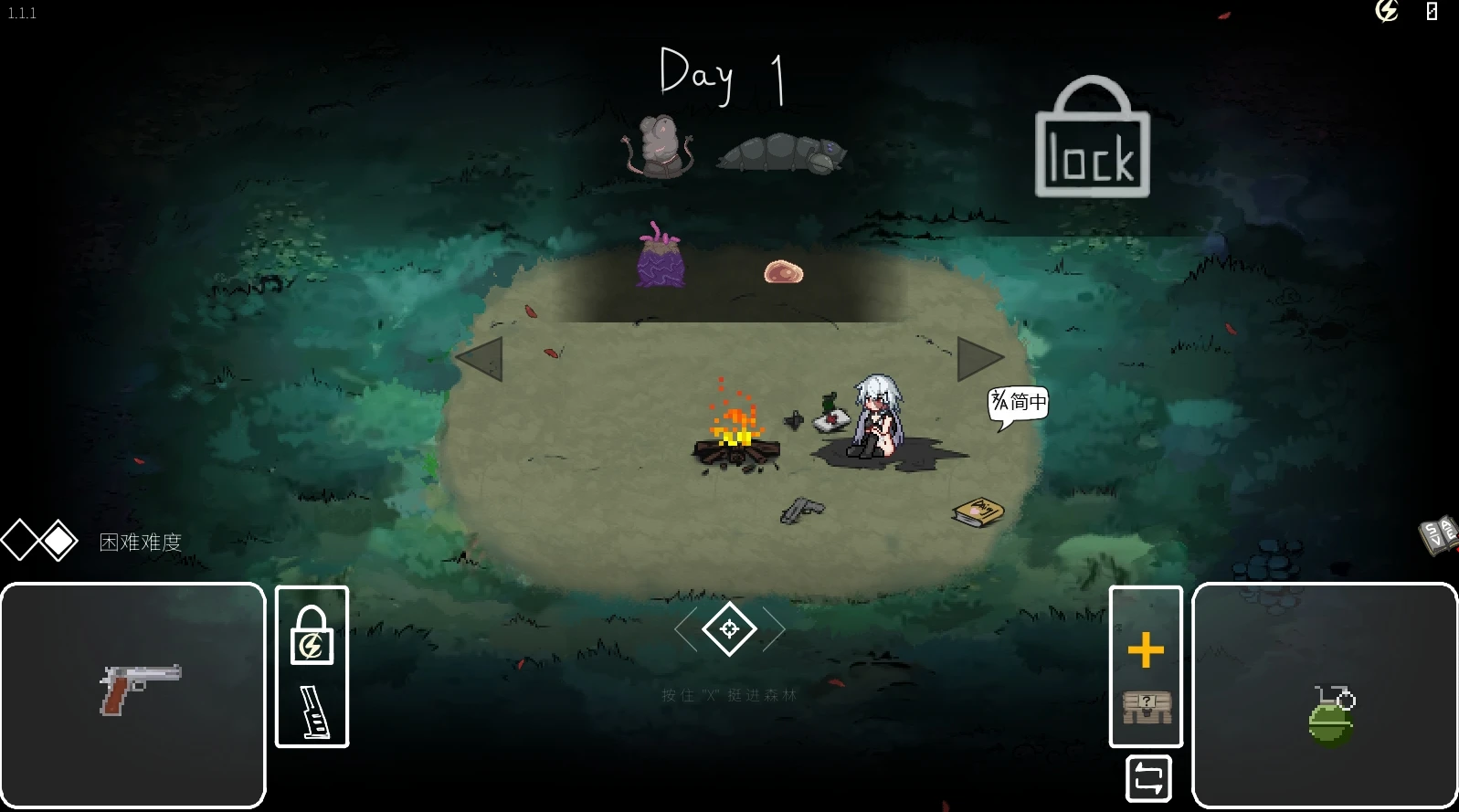
Task: Open the locked magazine upgrade slot
Action: click(x=312, y=667)
